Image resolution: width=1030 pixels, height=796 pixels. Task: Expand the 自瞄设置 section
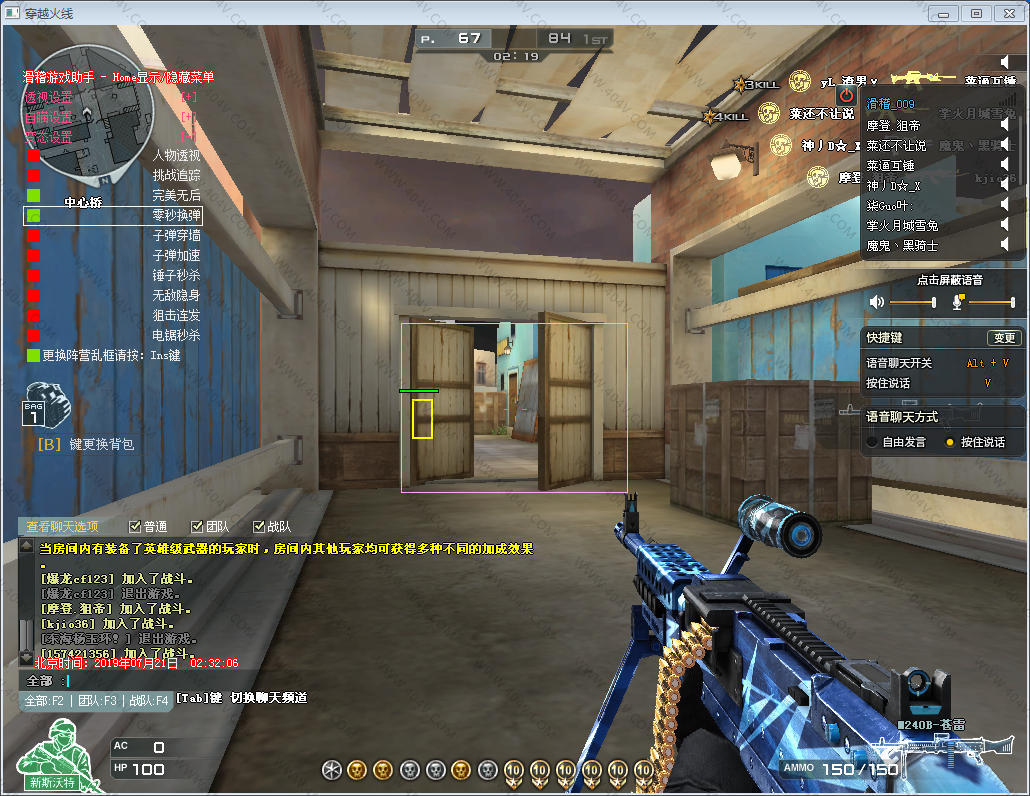187,117
